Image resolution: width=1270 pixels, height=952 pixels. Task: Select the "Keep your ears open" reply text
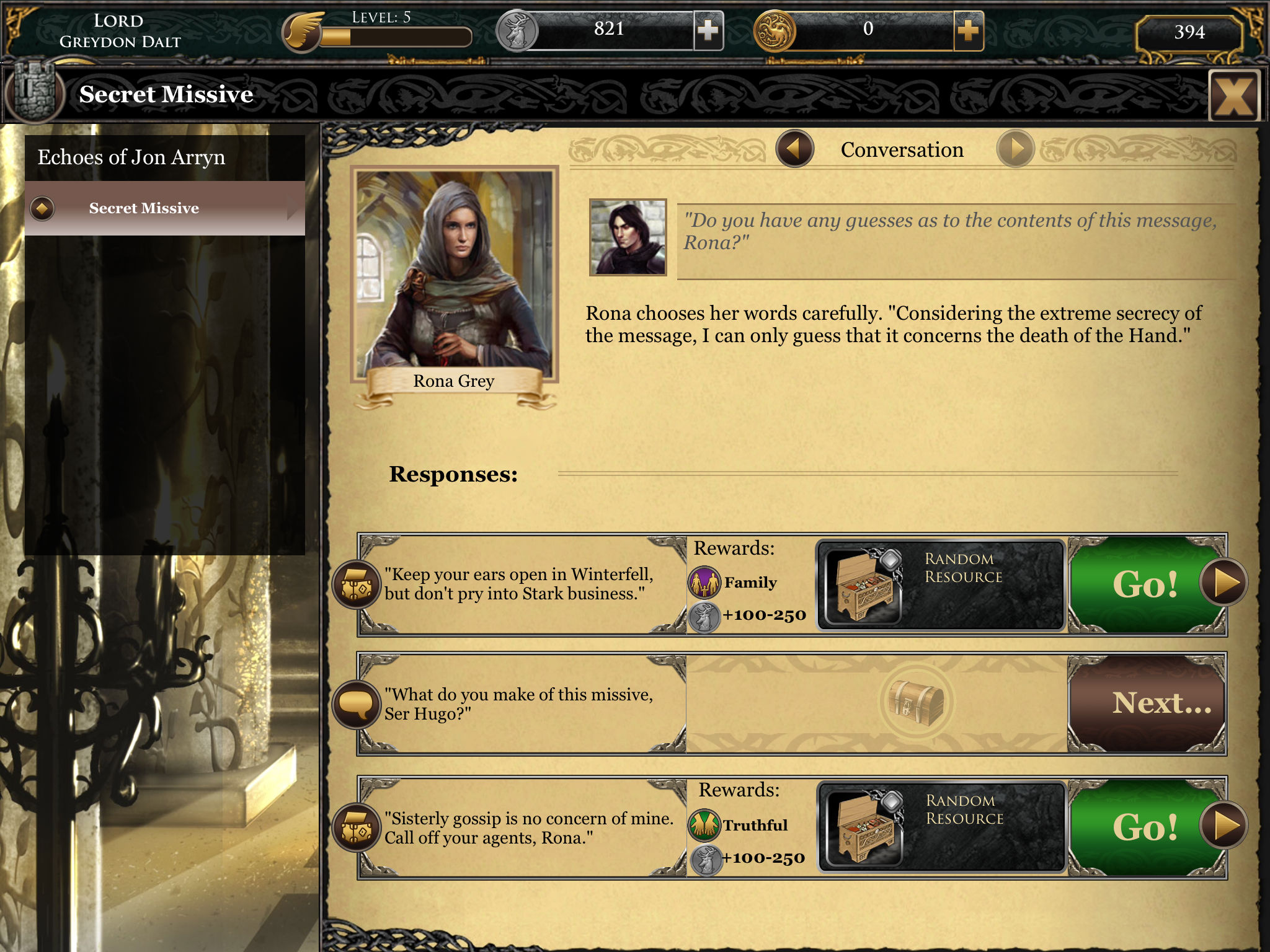(x=518, y=584)
